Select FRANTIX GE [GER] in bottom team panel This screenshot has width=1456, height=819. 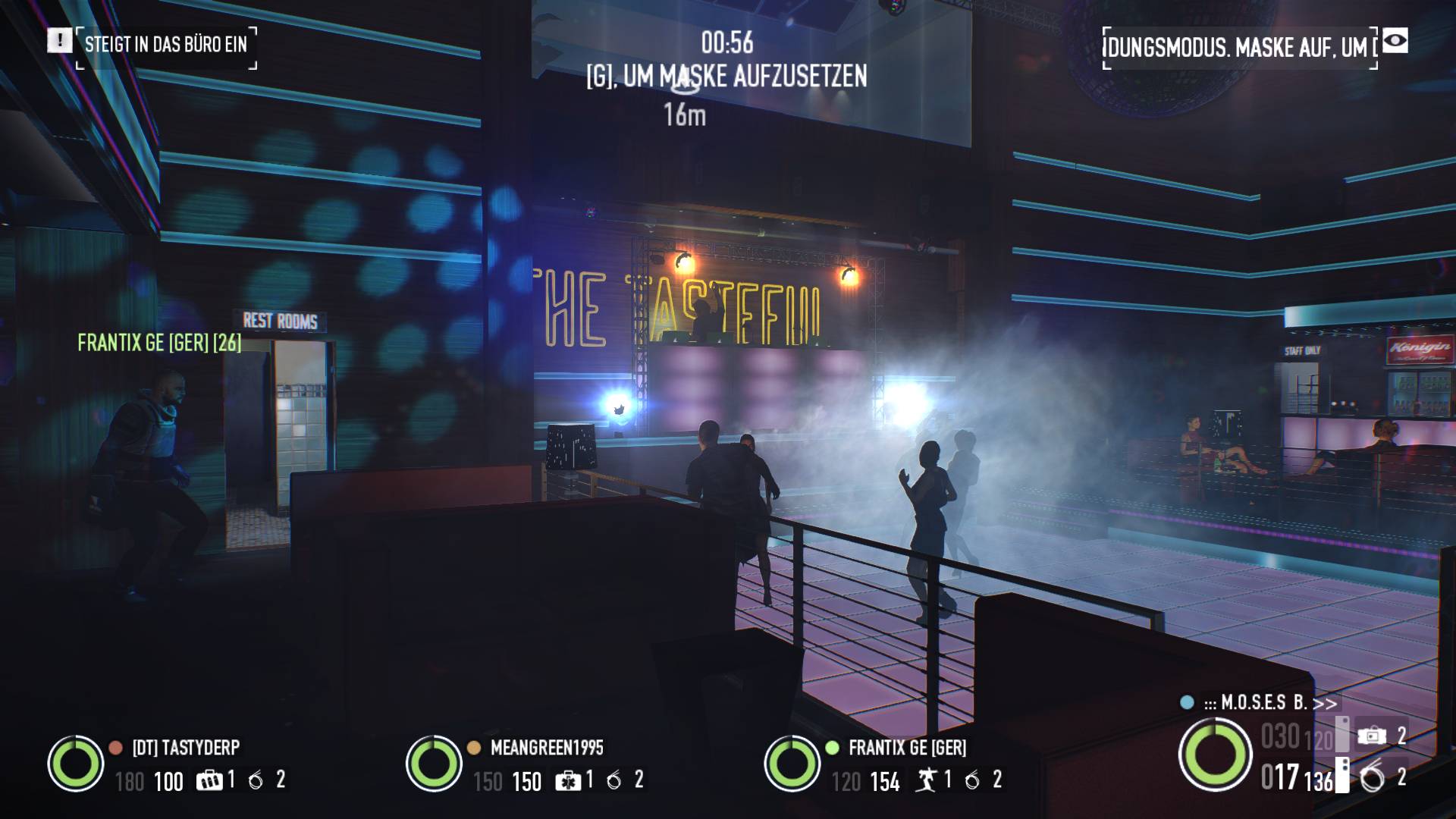point(907,748)
